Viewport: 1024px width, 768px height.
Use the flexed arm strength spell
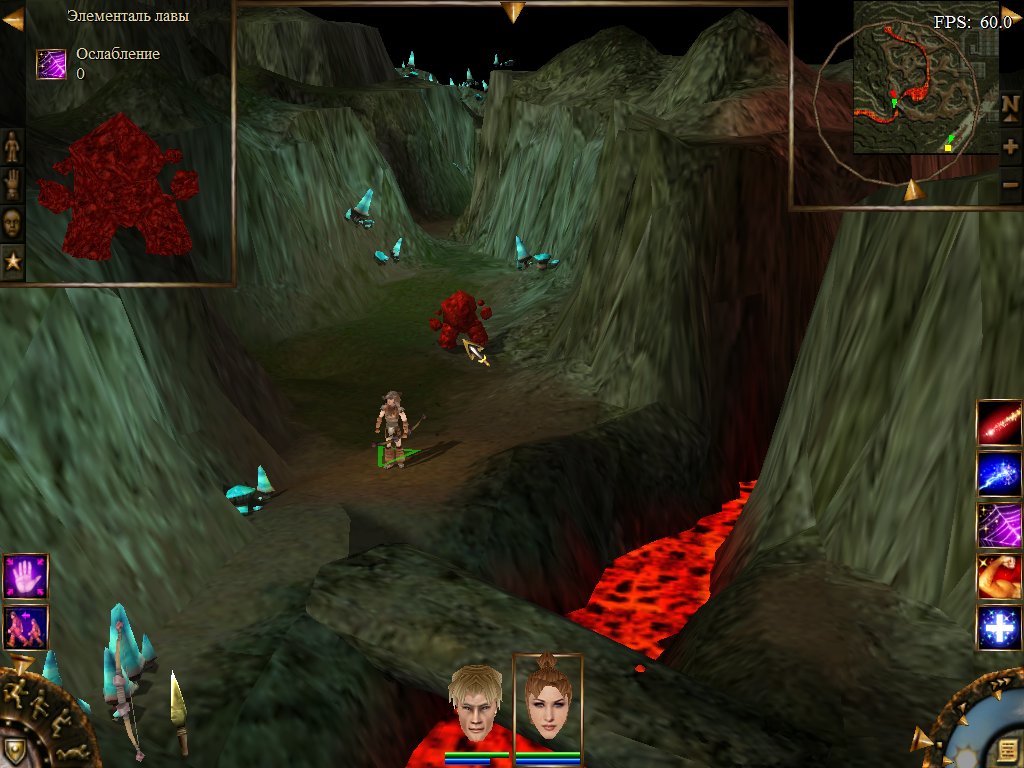tap(999, 577)
